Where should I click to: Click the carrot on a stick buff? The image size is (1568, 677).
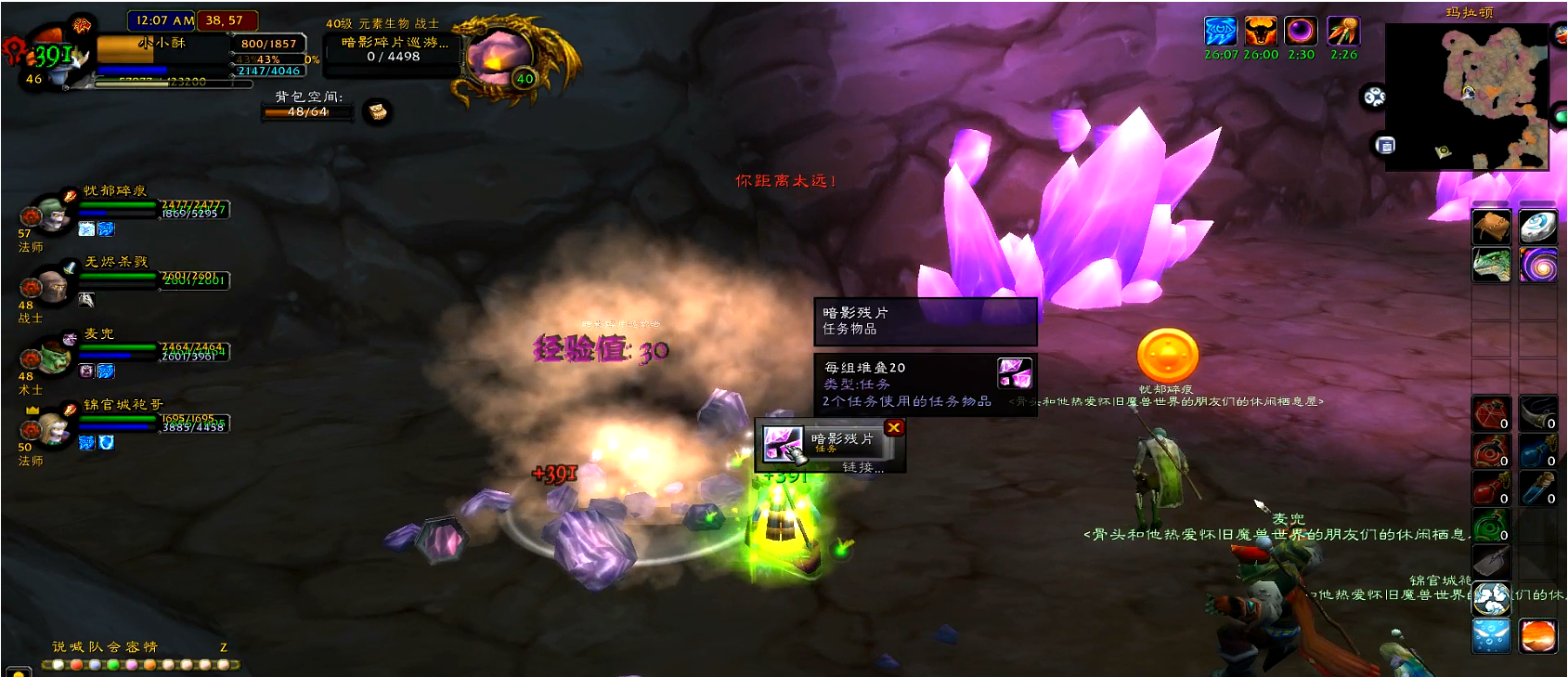pos(1342,32)
